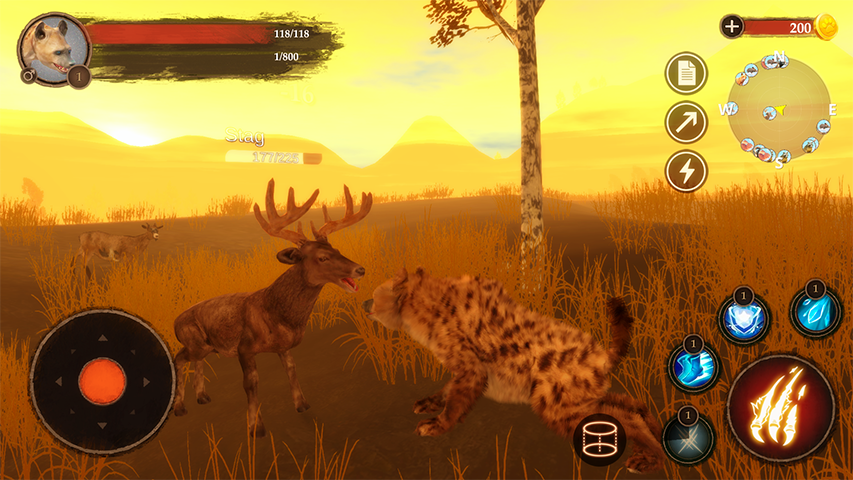Tap the diagonal arrow button
The height and width of the screenshot is (480, 853).
coord(686,122)
